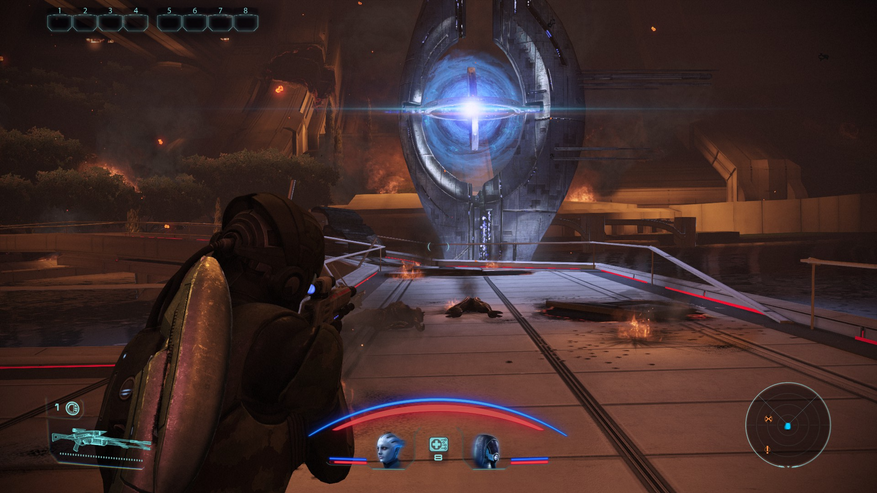The height and width of the screenshot is (493, 877).
Task: Select the helmeted squadmate portrait
Action: point(487,450)
